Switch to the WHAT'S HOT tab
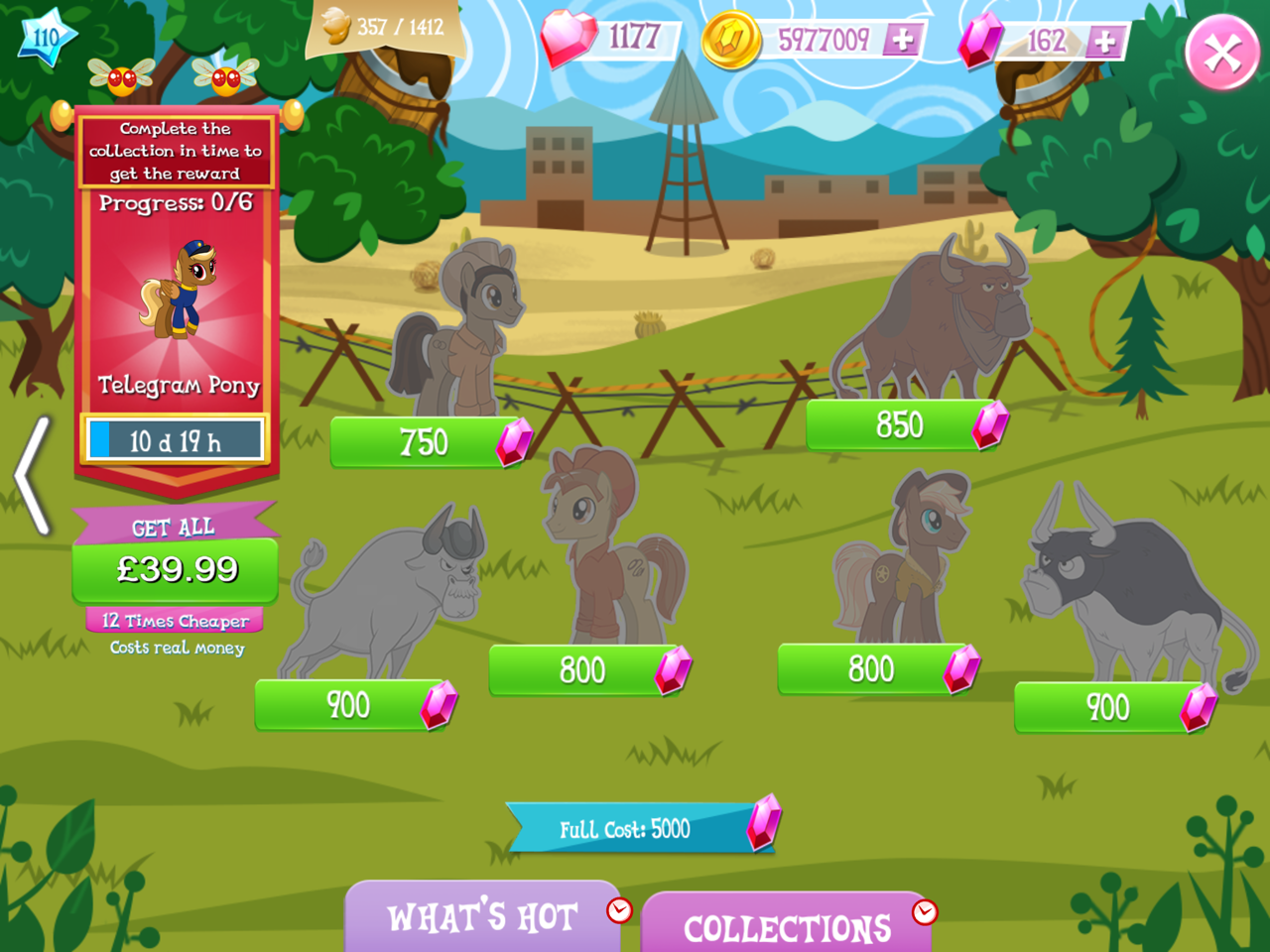This screenshot has width=1270, height=952. [483, 917]
